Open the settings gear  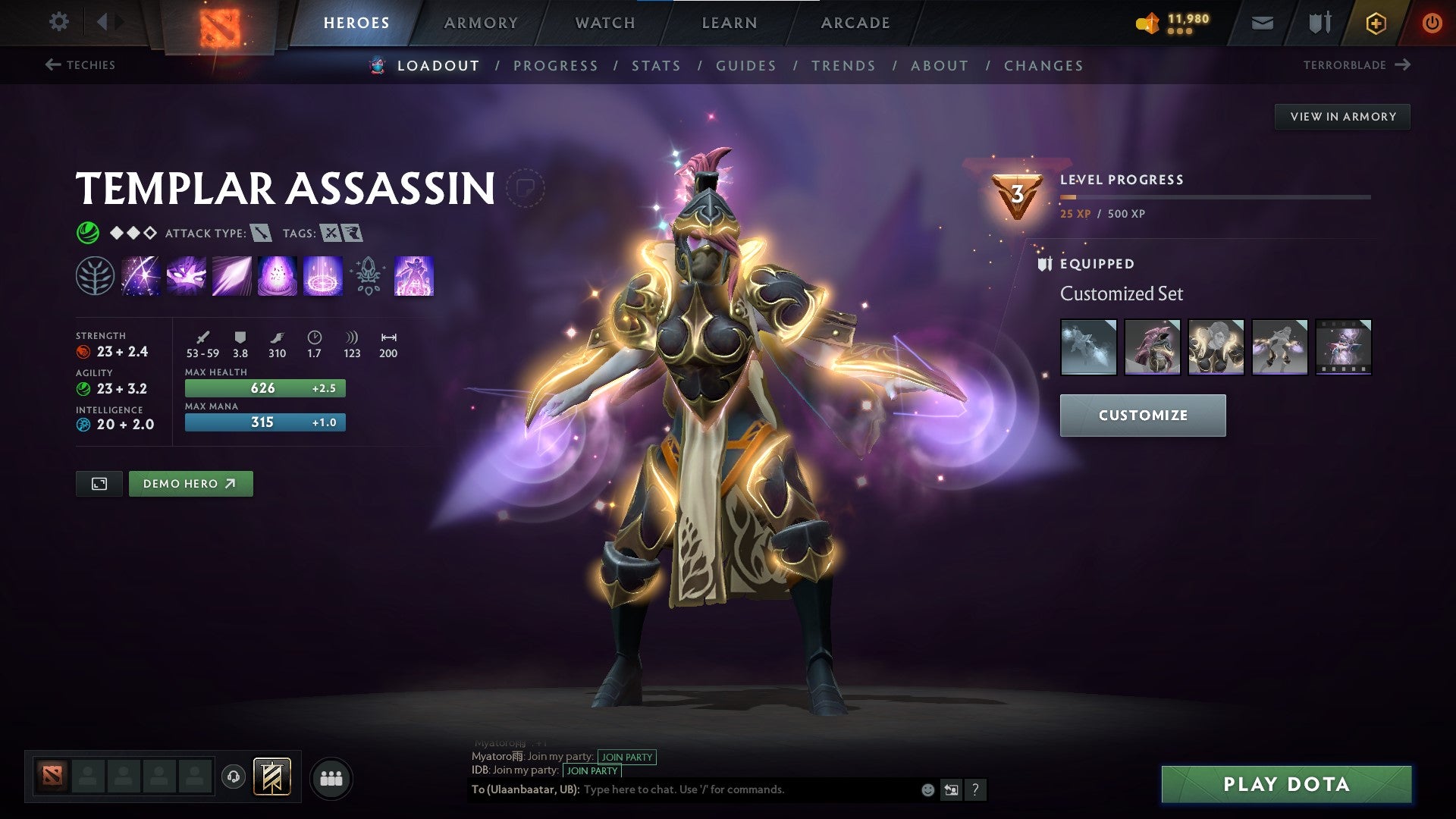click(x=59, y=22)
